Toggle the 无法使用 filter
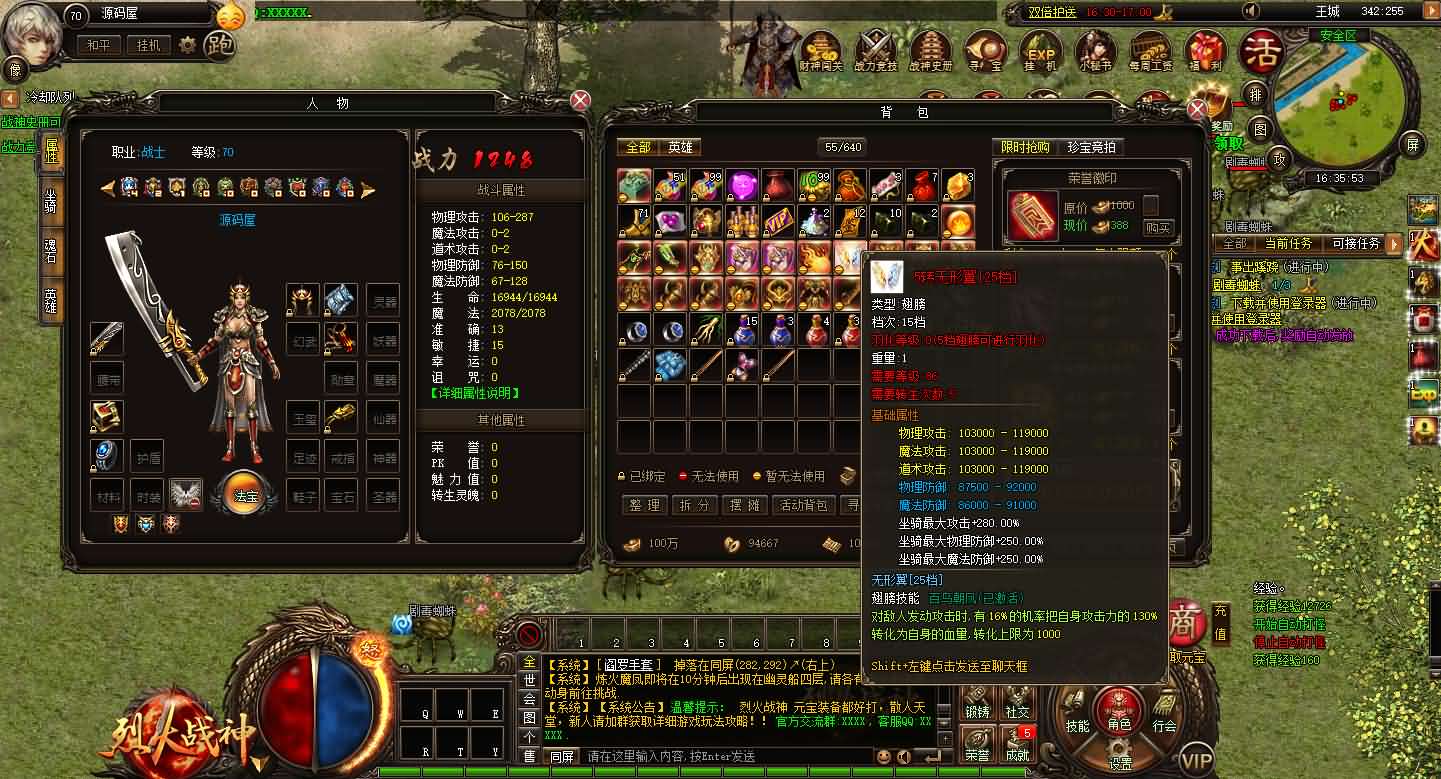Viewport: 1441px width, 779px height. 712,477
